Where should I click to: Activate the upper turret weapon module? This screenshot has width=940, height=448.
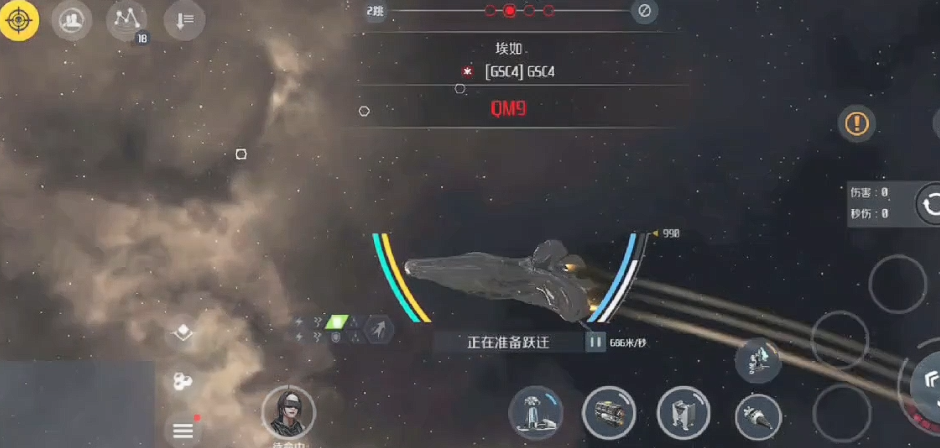[758, 360]
